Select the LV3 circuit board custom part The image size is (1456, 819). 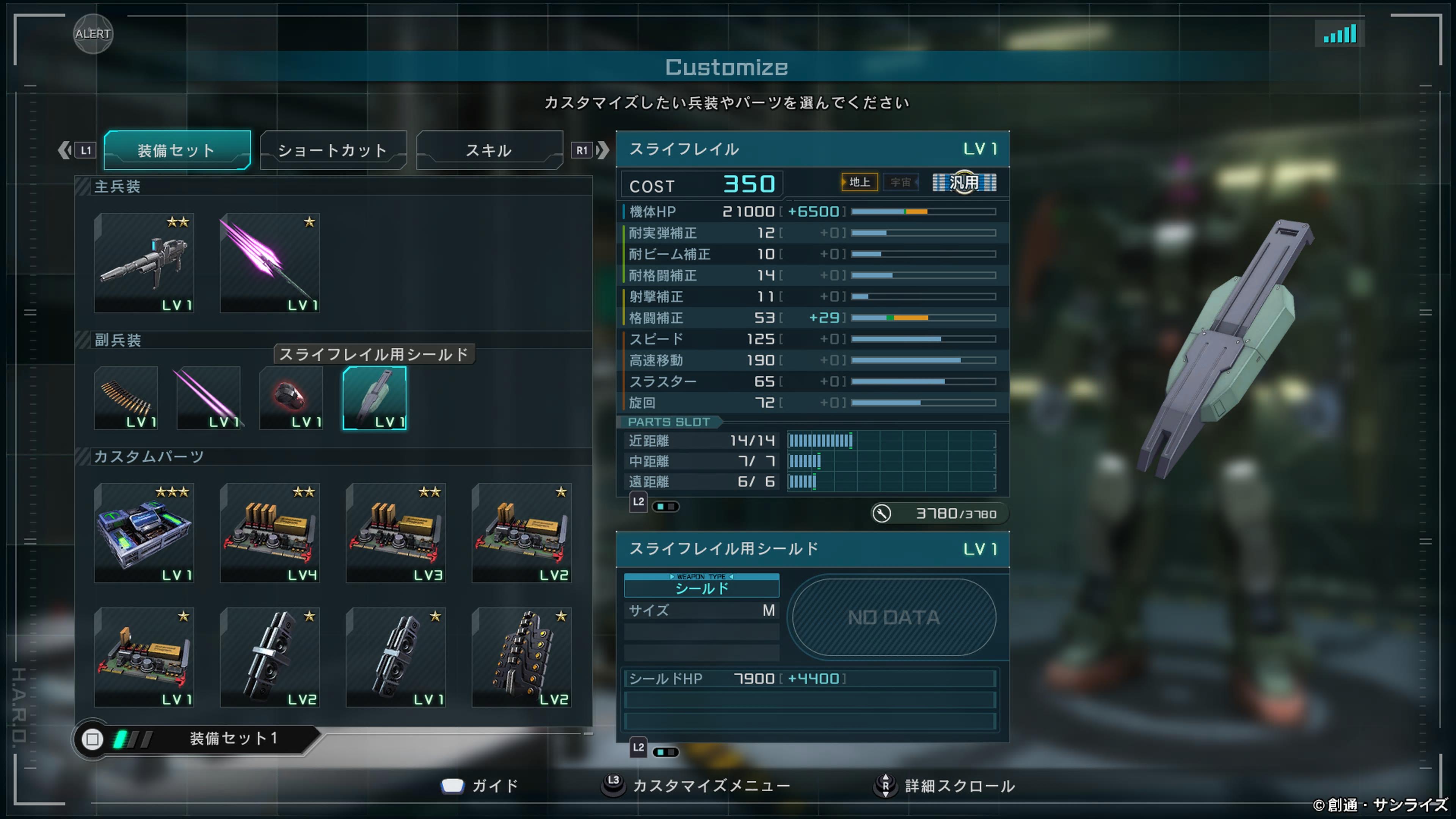395,532
